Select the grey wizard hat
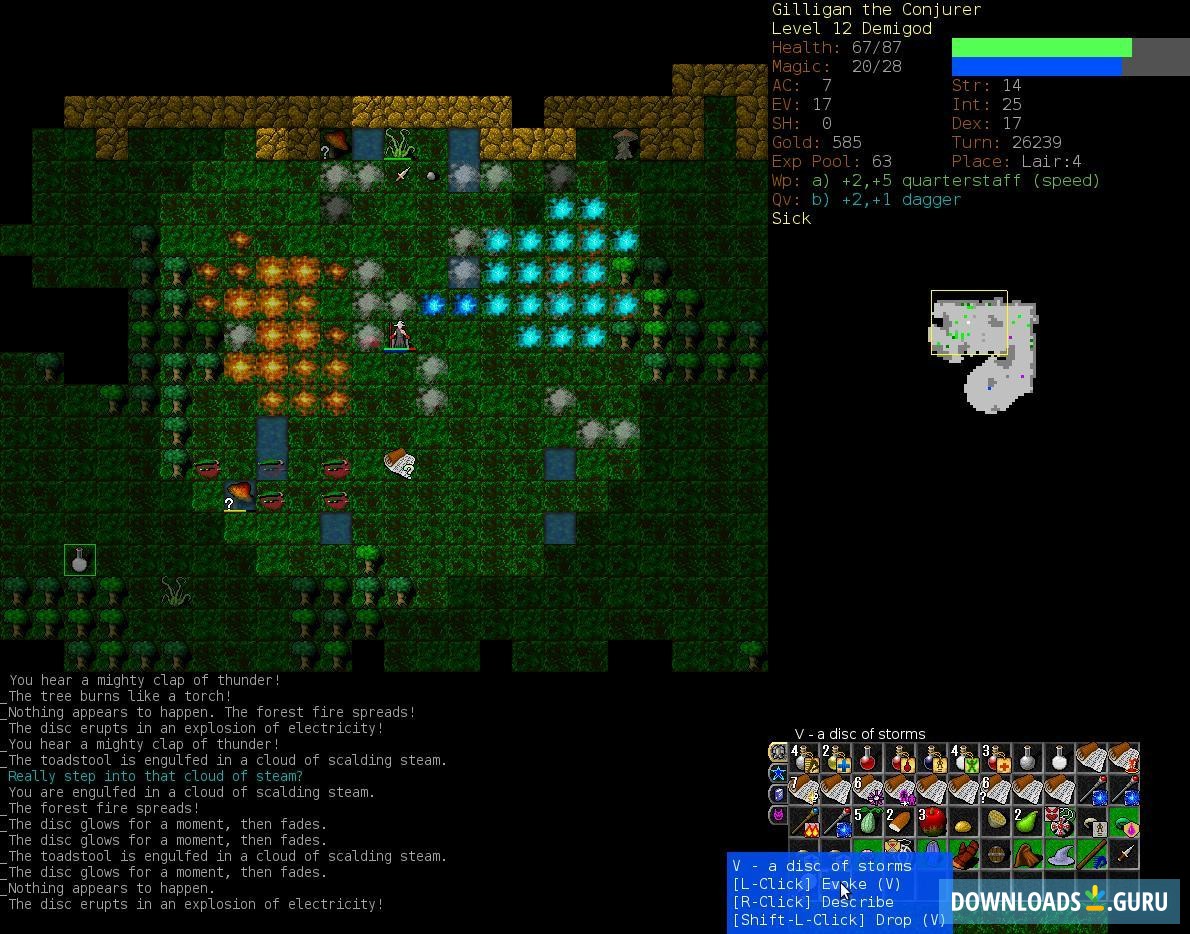1190x934 pixels. tap(1059, 854)
